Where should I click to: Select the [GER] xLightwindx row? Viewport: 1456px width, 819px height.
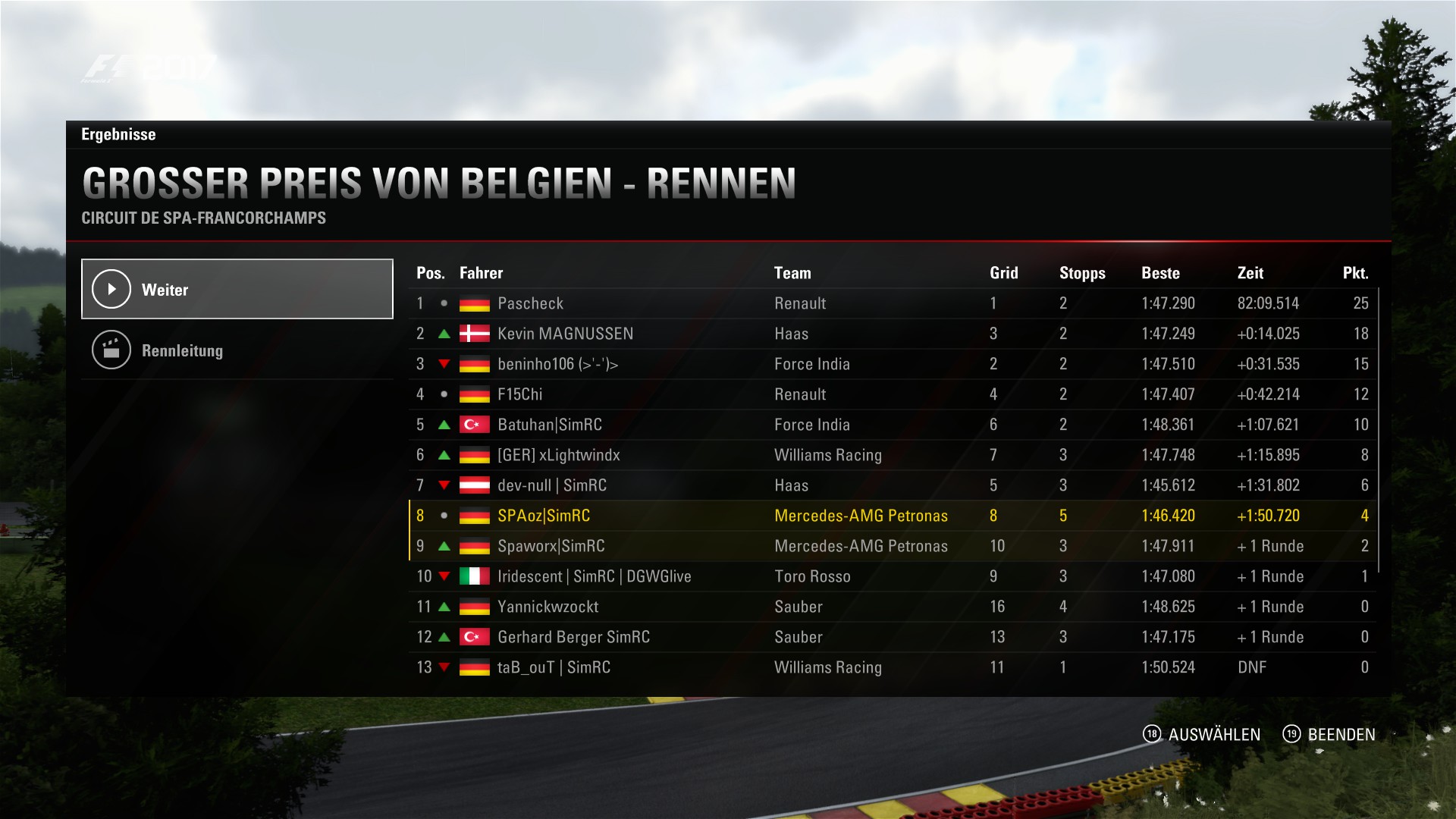point(892,455)
